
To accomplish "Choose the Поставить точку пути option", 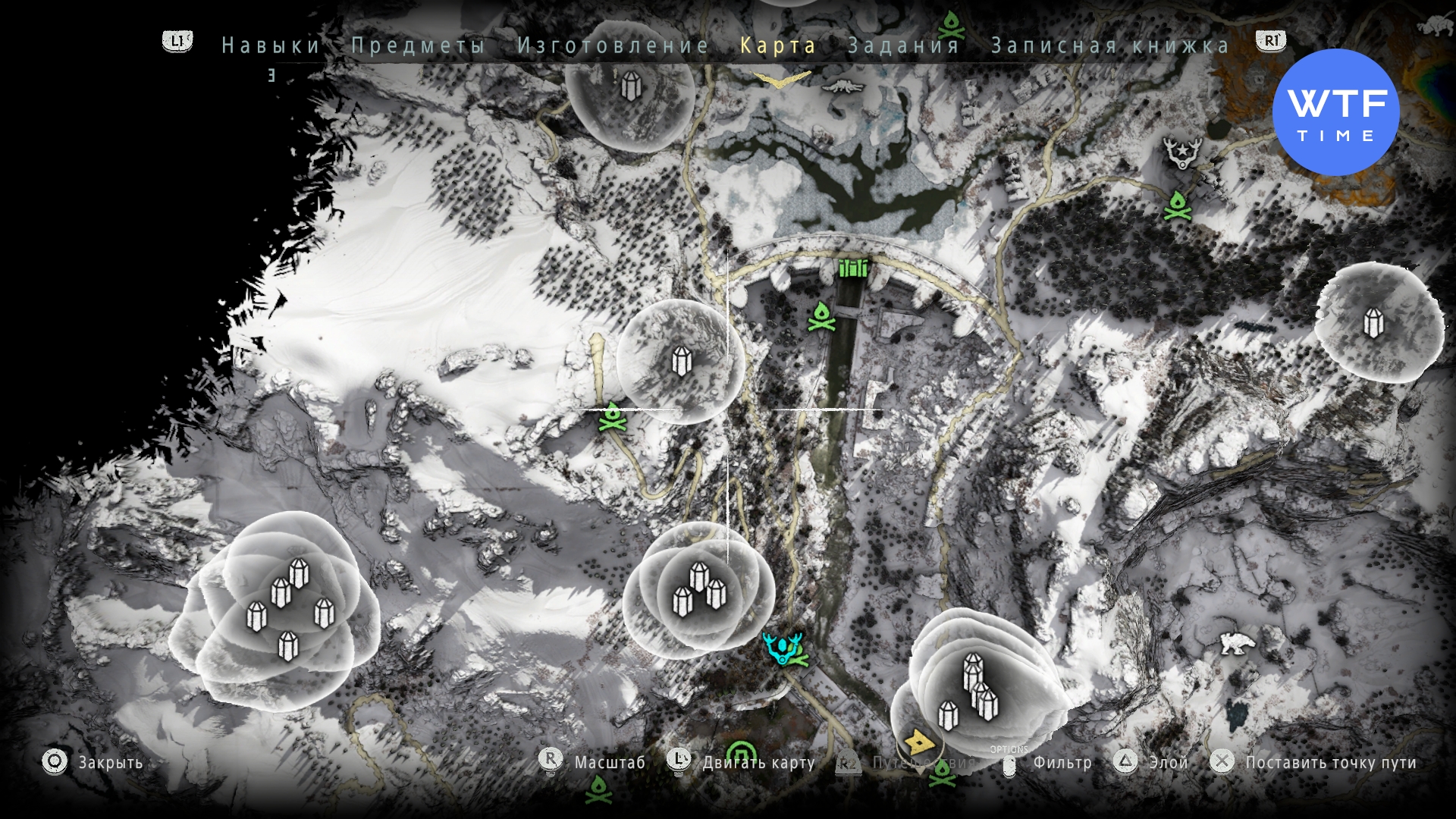I will pos(1330,763).
